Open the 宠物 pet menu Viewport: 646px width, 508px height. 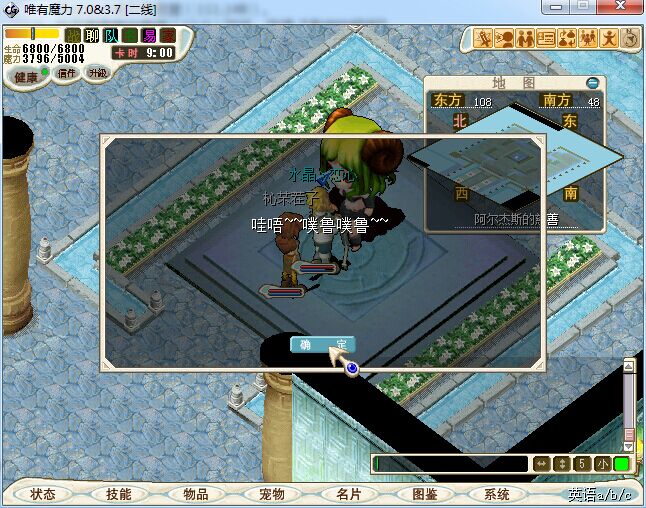tap(271, 494)
